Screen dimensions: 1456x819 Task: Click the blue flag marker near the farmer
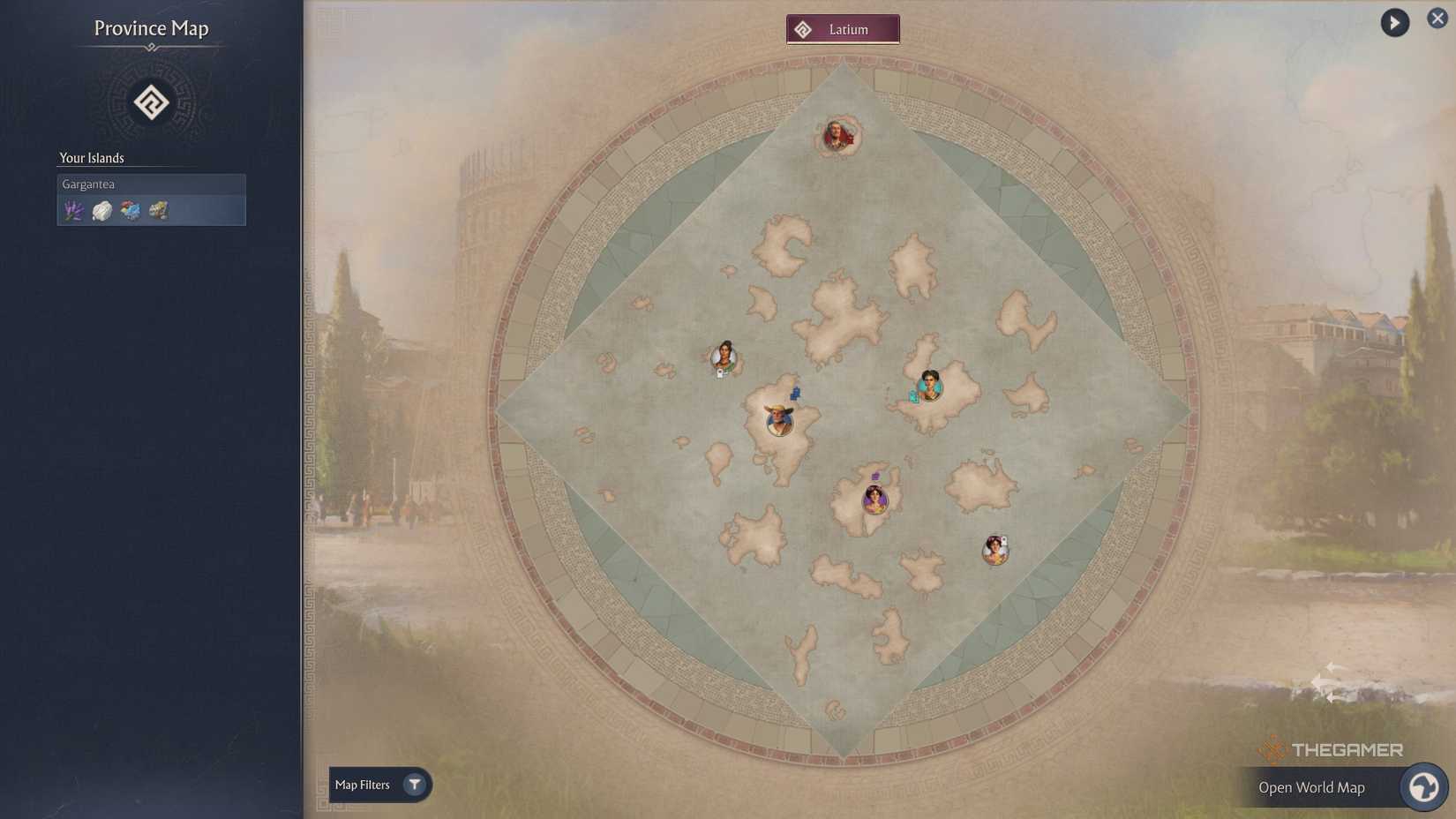pyautogui.click(x=795, y=394)
